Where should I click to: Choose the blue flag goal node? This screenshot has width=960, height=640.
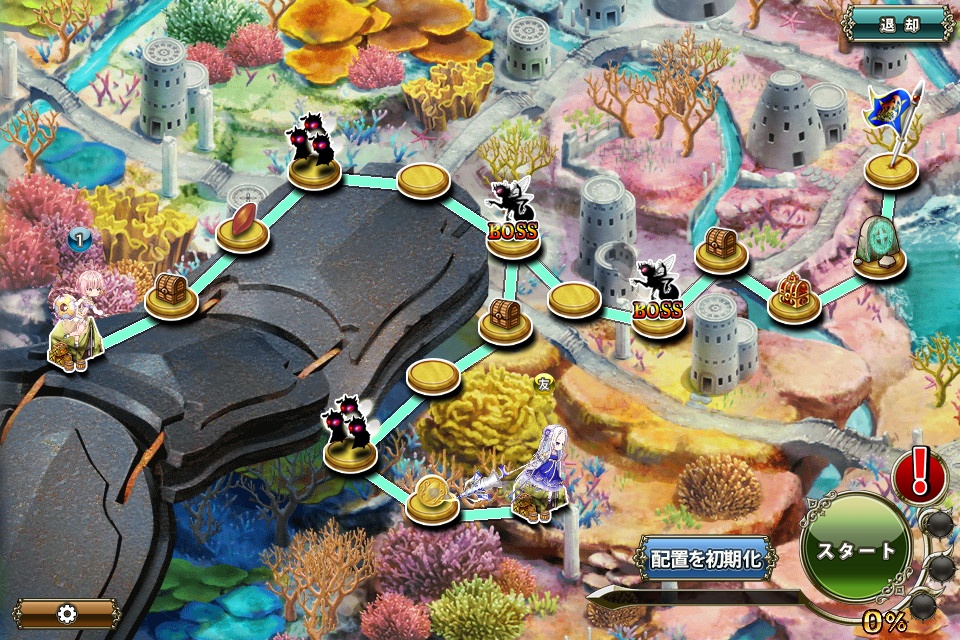892,140
